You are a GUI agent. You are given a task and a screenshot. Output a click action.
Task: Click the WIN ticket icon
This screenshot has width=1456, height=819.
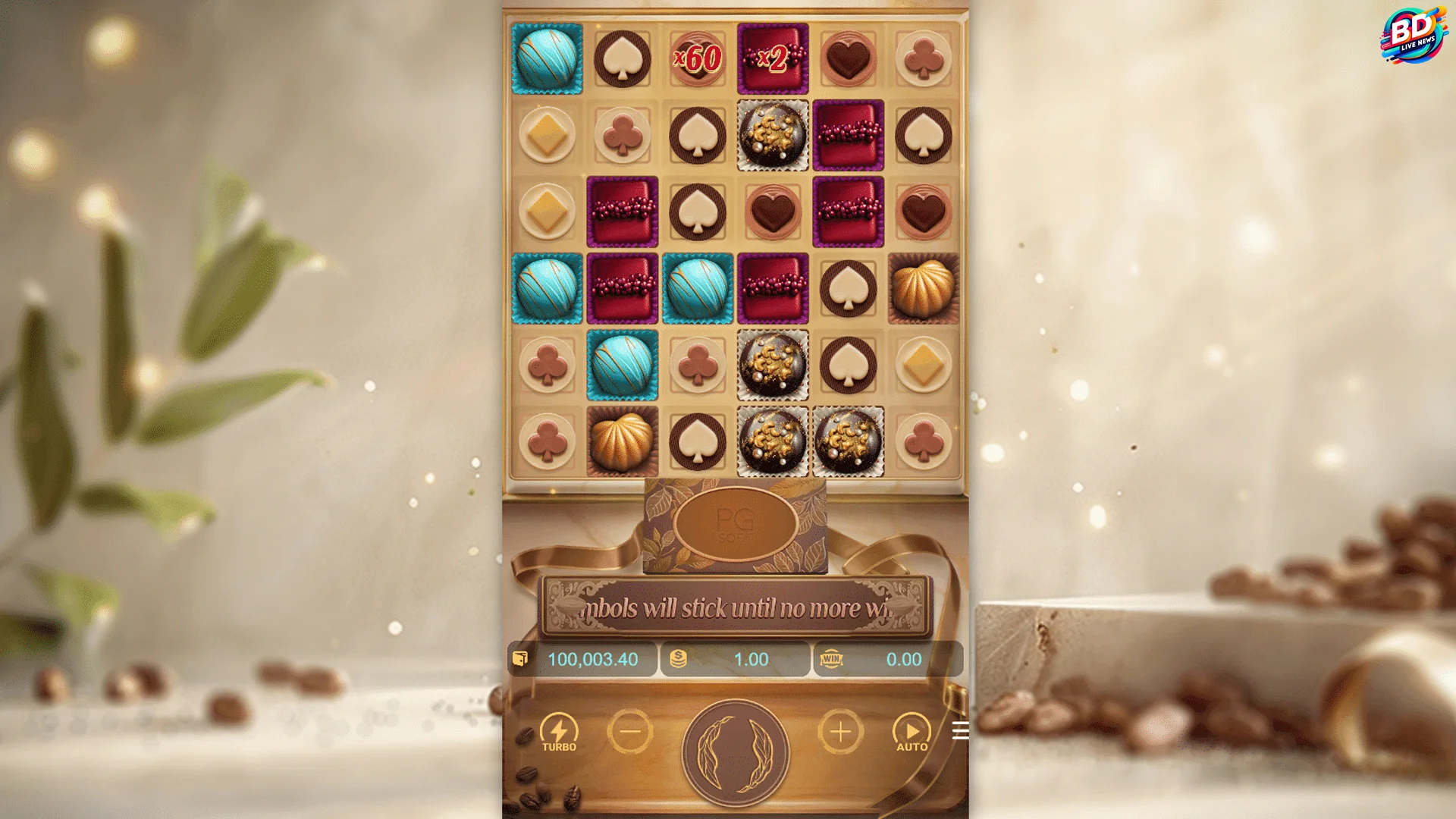coord(832,659)
